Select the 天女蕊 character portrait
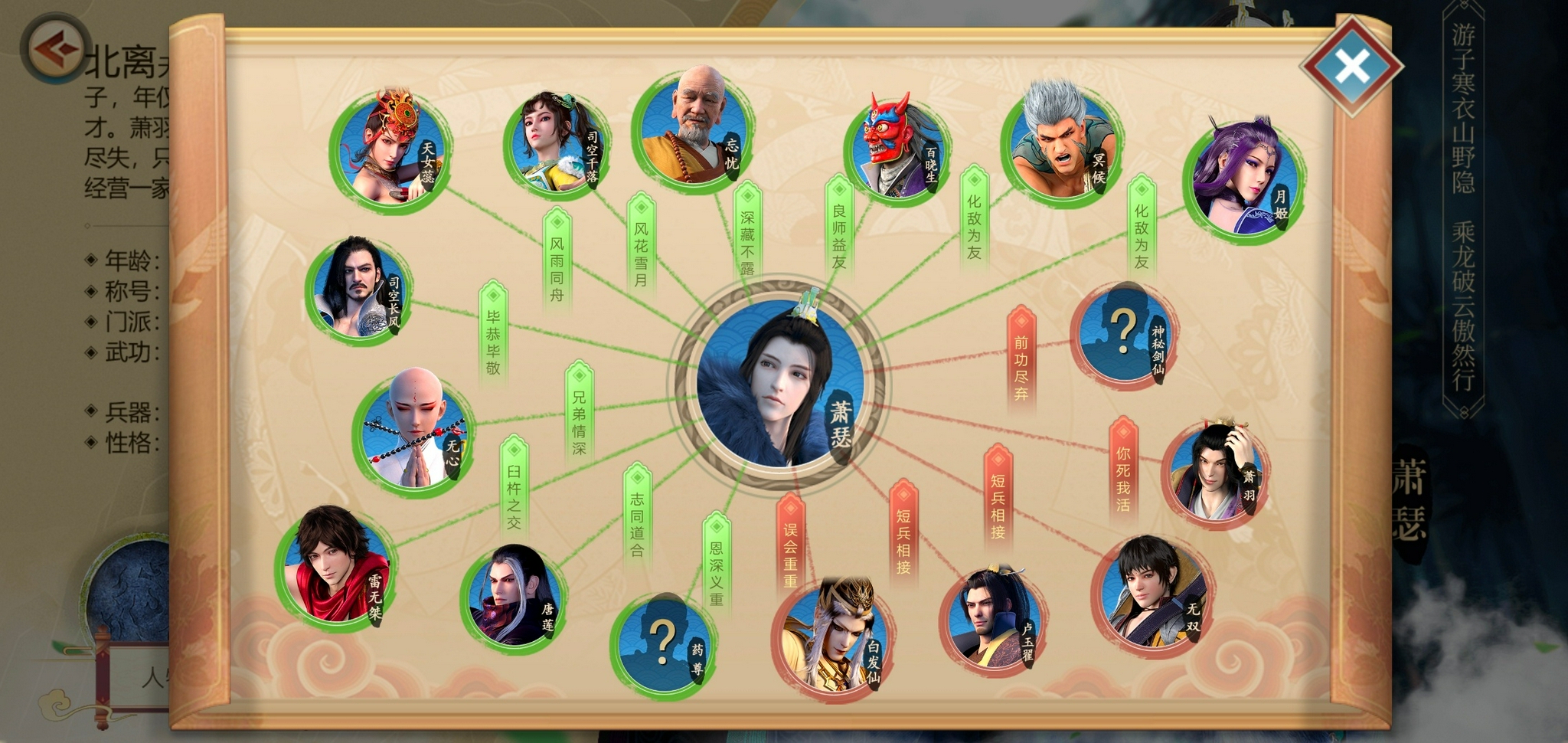This screenshot has width=1568, height=743. coord(391,151)
